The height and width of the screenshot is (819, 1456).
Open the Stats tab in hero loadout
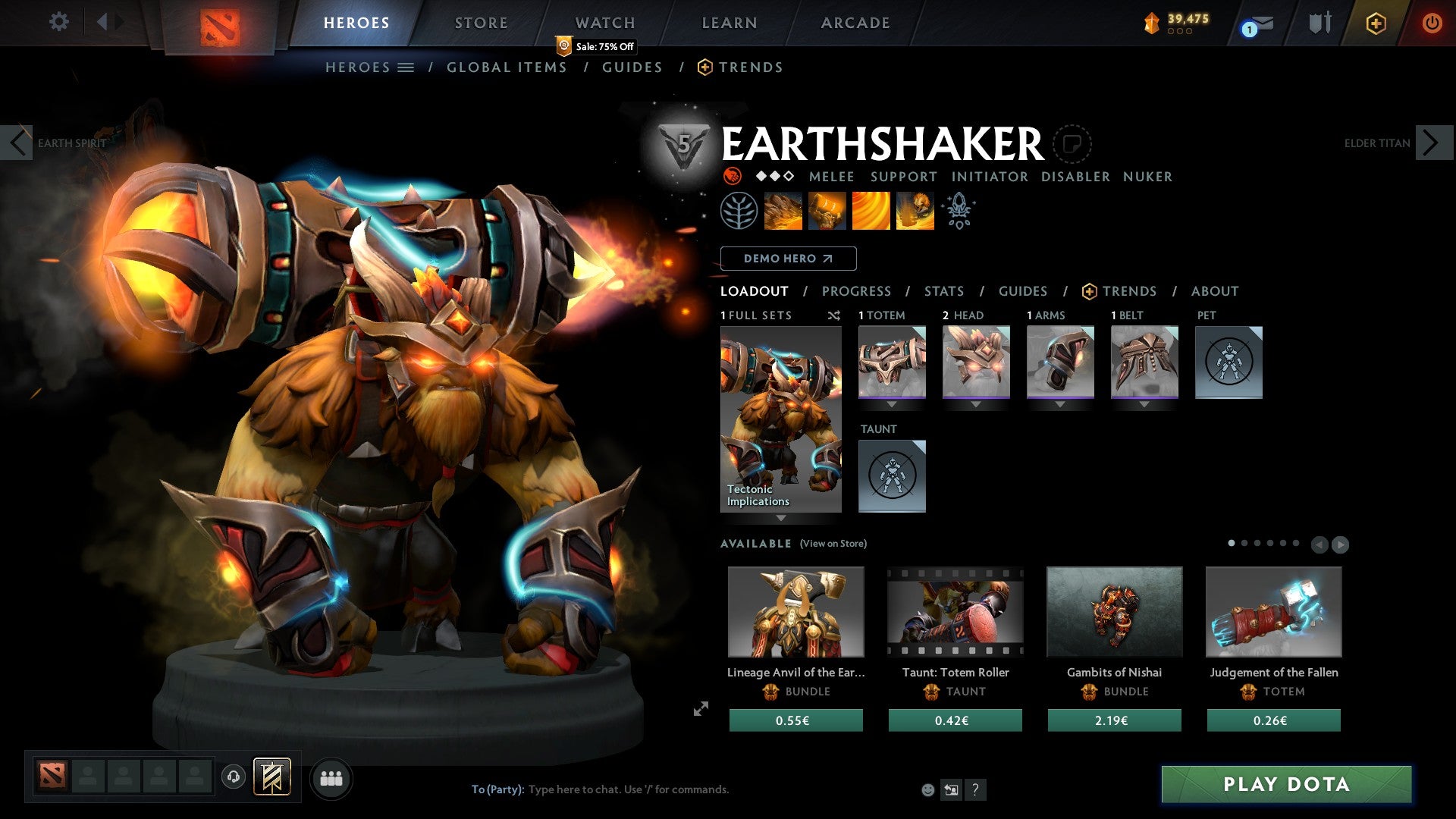(943, 290)
